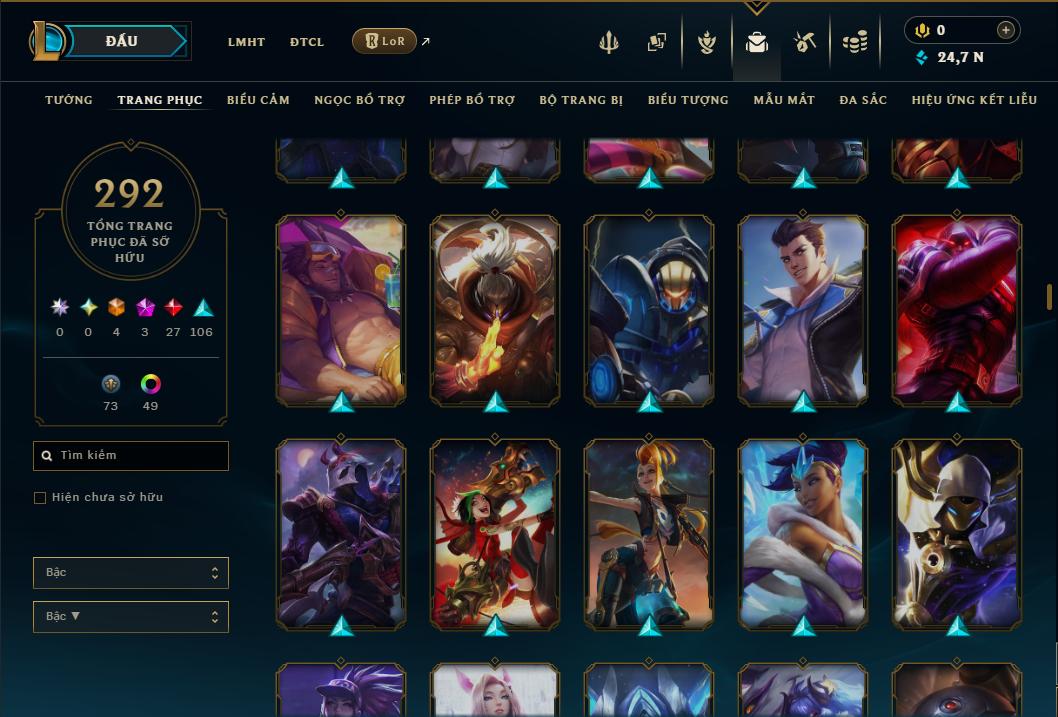The width and height of the screenshot is (1058, 717).
Task: Show the BIỂU TƯỢNG tab
Action: tap(688, 100)
